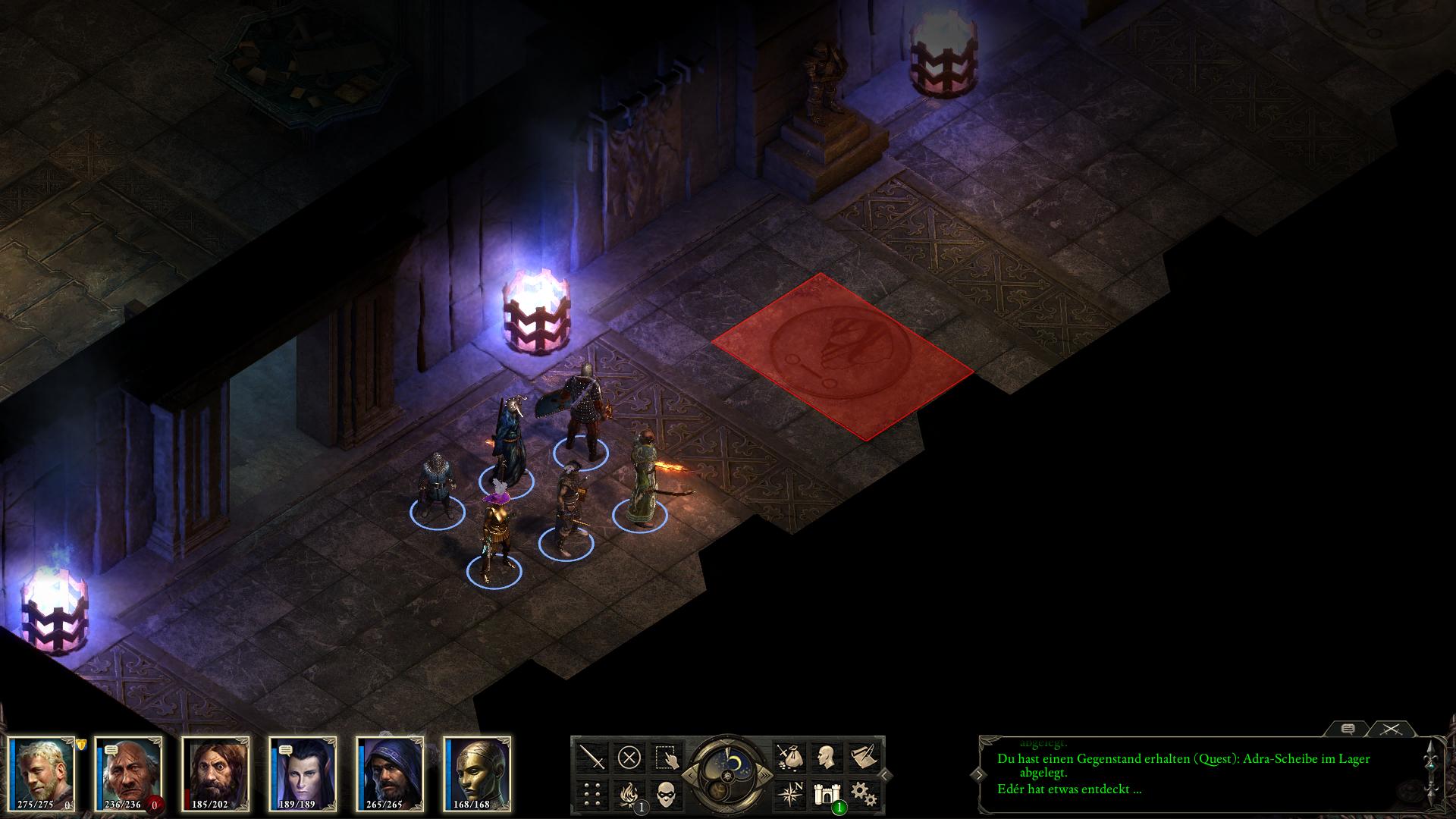Select all party members with the hand icon
This screenshot has height=819, width=1456.
667,757
